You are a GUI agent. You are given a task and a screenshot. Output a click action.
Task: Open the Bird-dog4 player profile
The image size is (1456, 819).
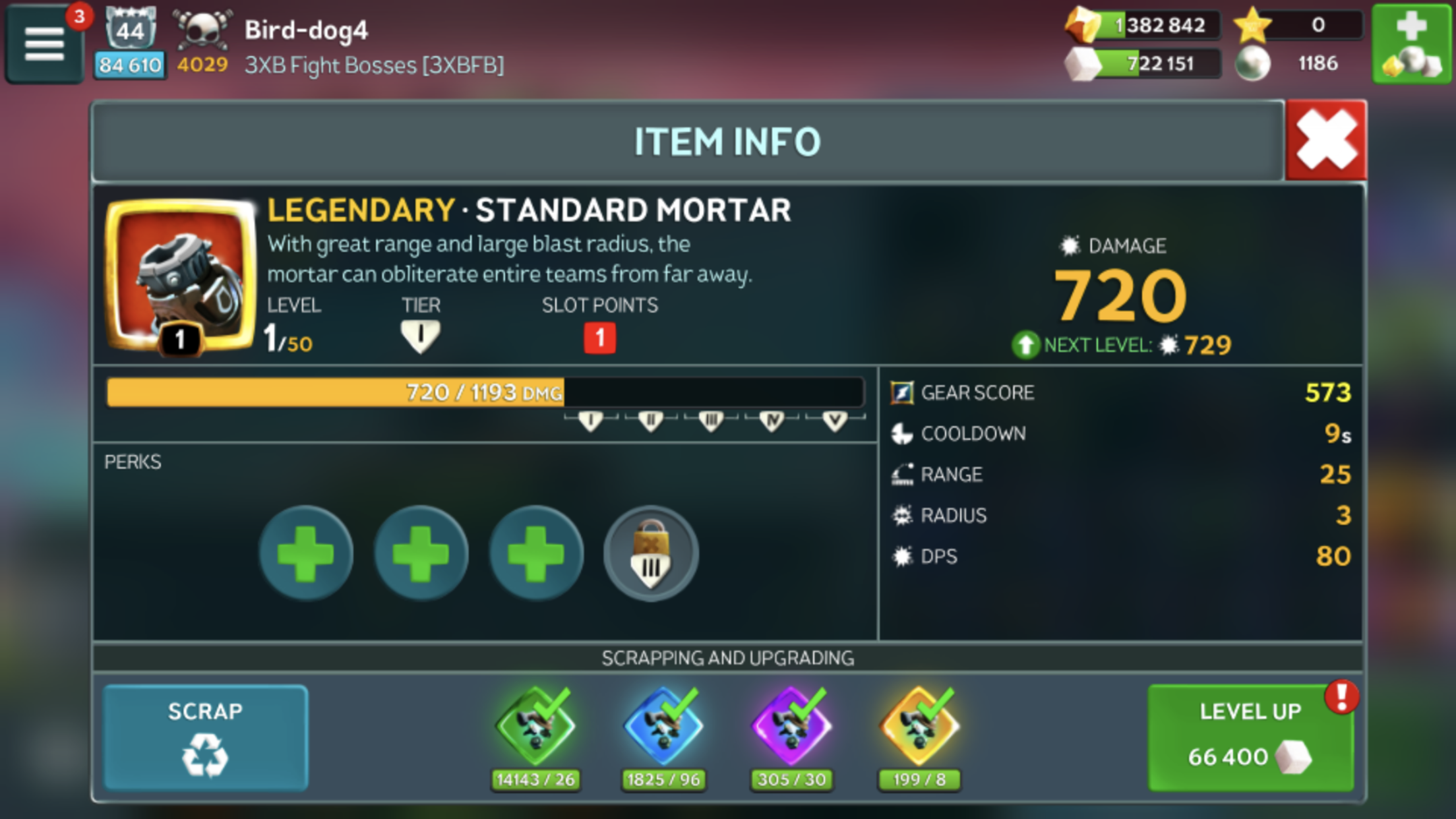coord(307,30)
